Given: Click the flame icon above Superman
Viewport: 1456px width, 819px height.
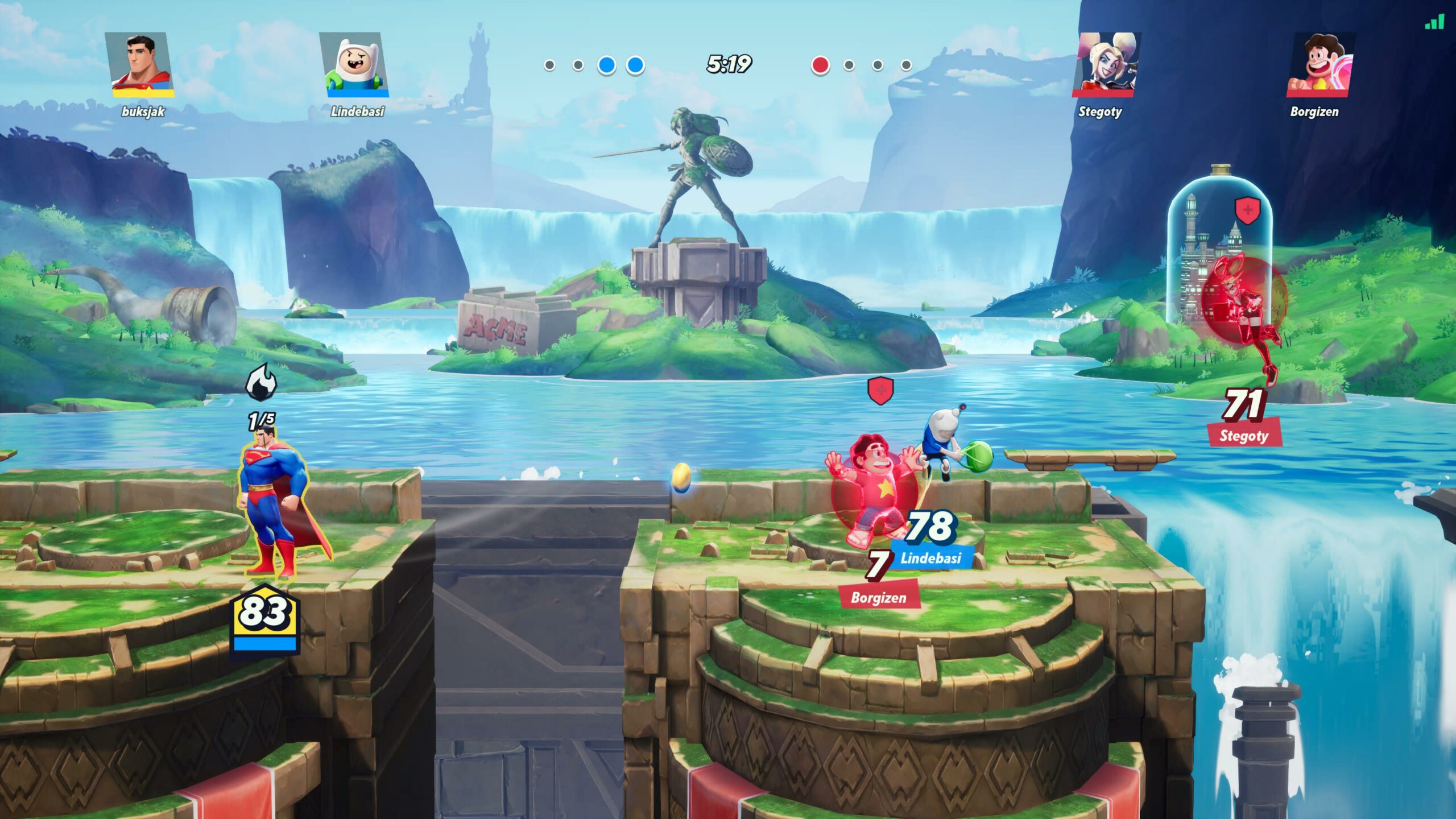Looking at the screenshot, I should 261,383.
